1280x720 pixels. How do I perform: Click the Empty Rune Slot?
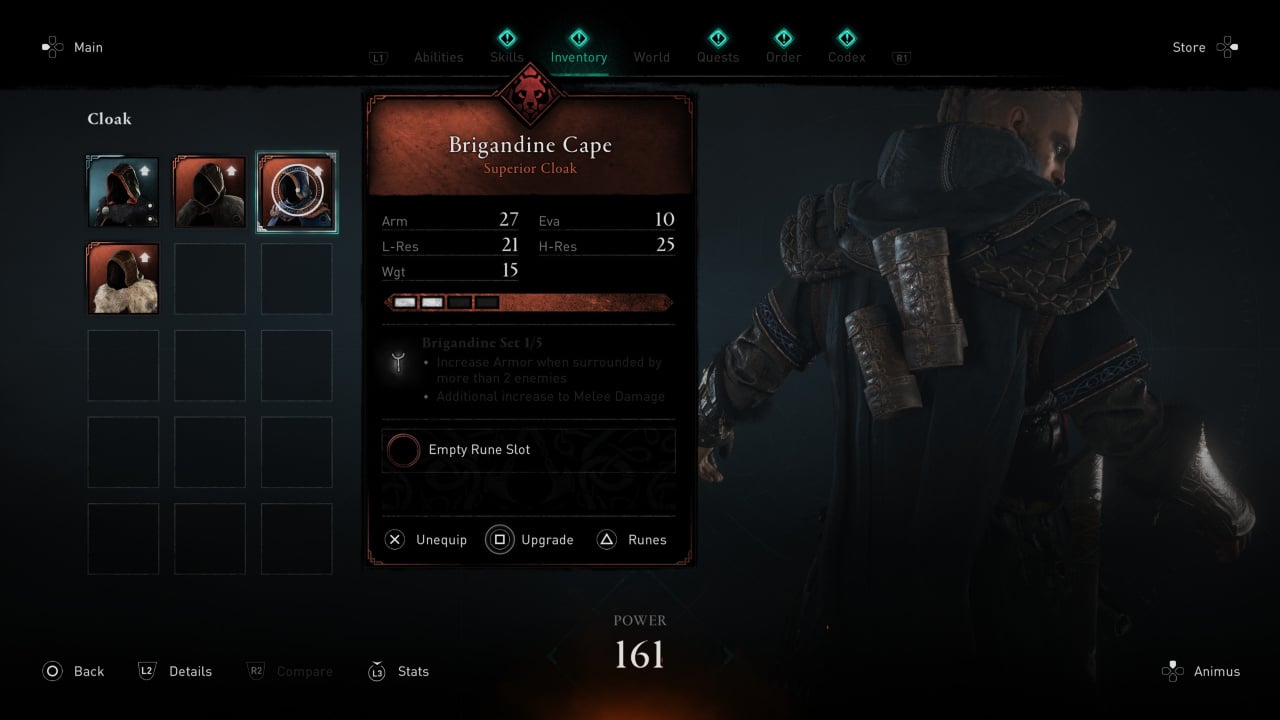[x=528, y=450]
